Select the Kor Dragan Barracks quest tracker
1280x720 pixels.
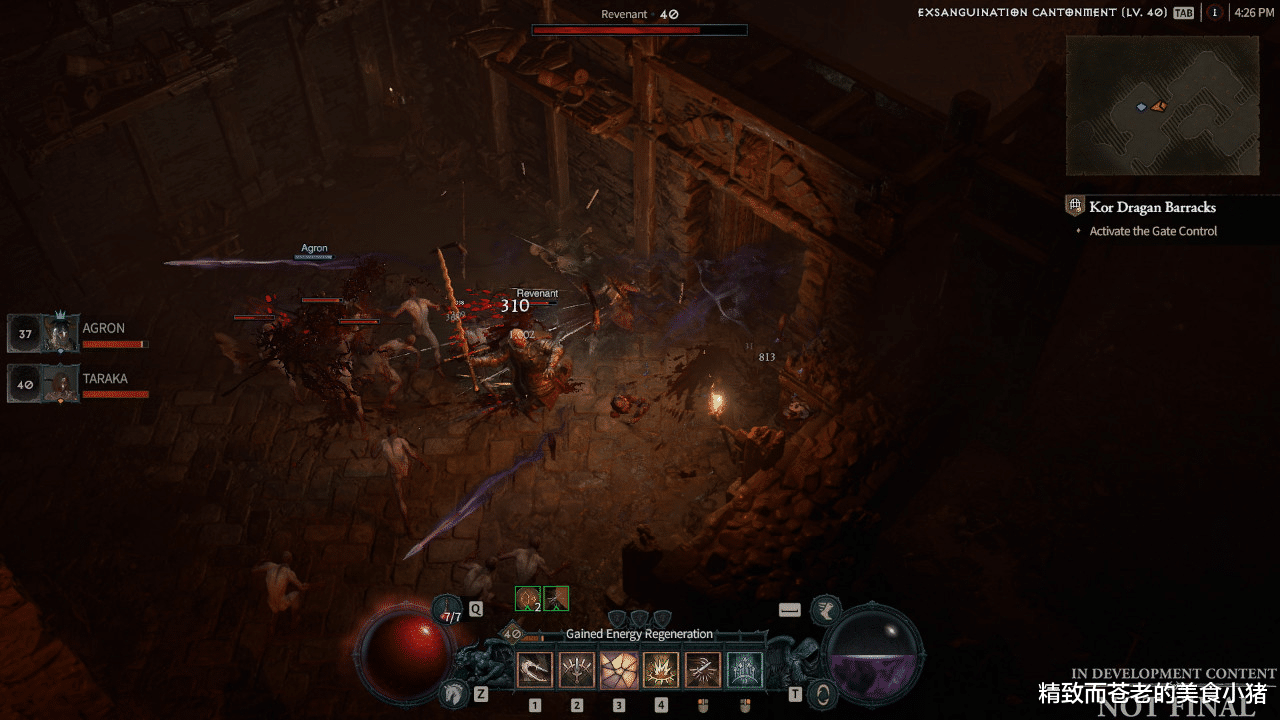1152,207
